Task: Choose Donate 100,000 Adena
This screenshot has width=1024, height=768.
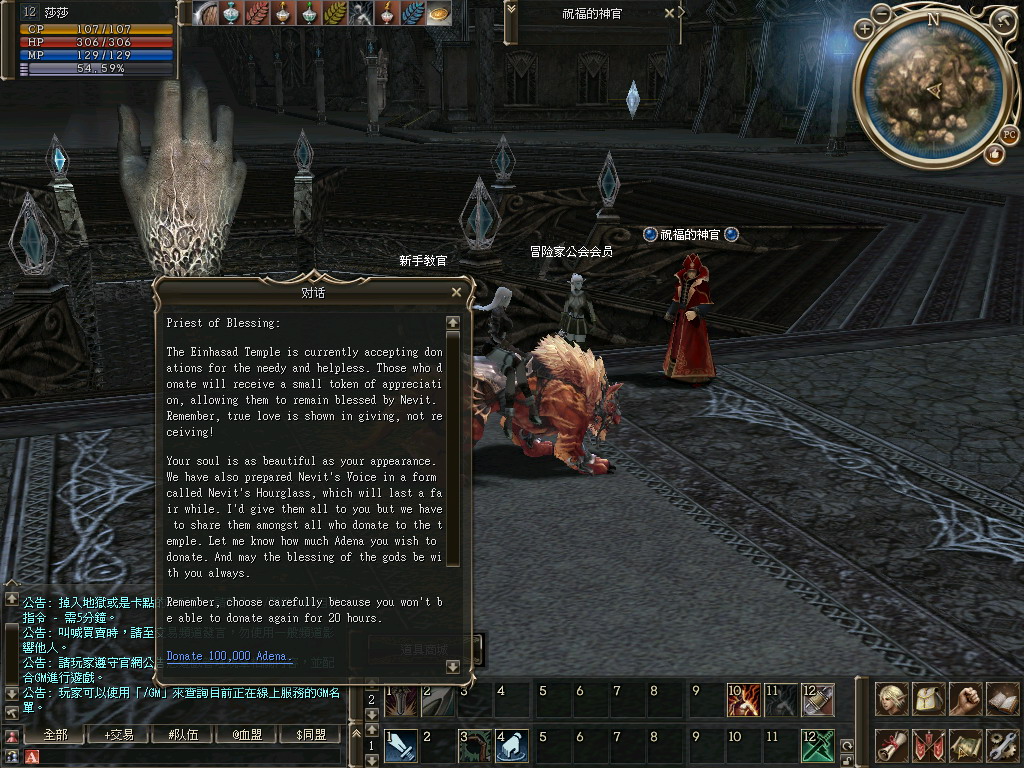Action: coord(228,656)
